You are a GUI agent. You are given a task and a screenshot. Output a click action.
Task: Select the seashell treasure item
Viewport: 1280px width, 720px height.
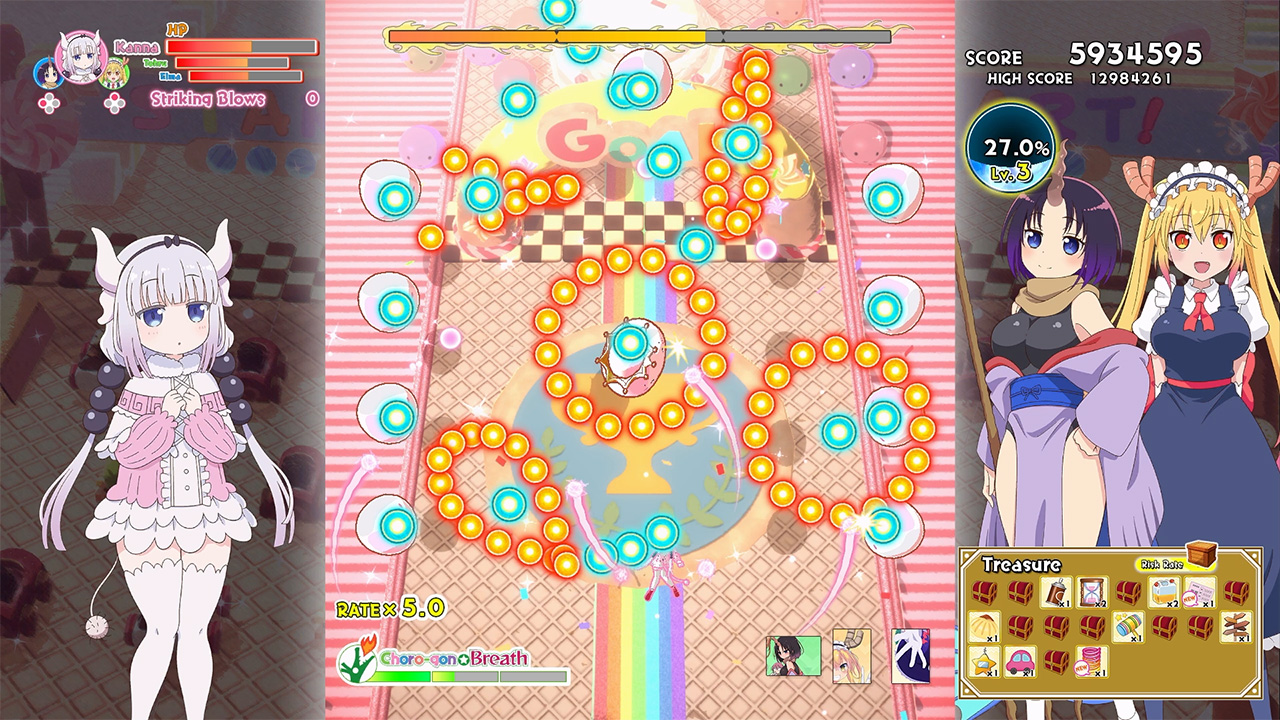click(987, 627)
